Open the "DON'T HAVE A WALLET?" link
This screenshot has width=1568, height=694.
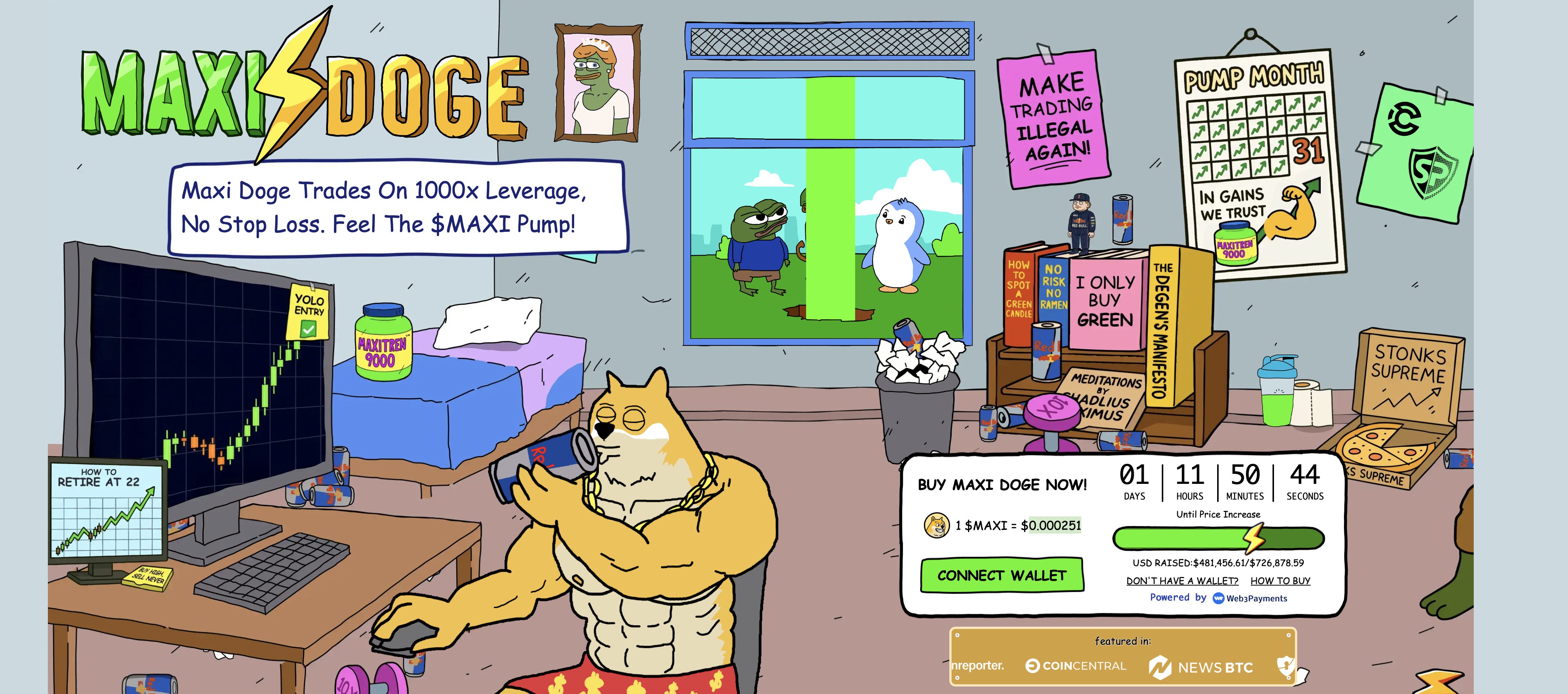pos(1183,581)
